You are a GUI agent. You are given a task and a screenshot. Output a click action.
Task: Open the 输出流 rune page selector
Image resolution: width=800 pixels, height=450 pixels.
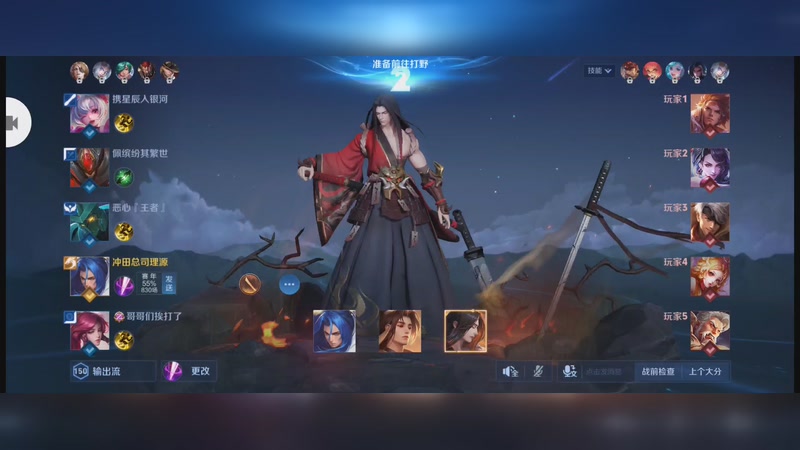click(112, 371)
